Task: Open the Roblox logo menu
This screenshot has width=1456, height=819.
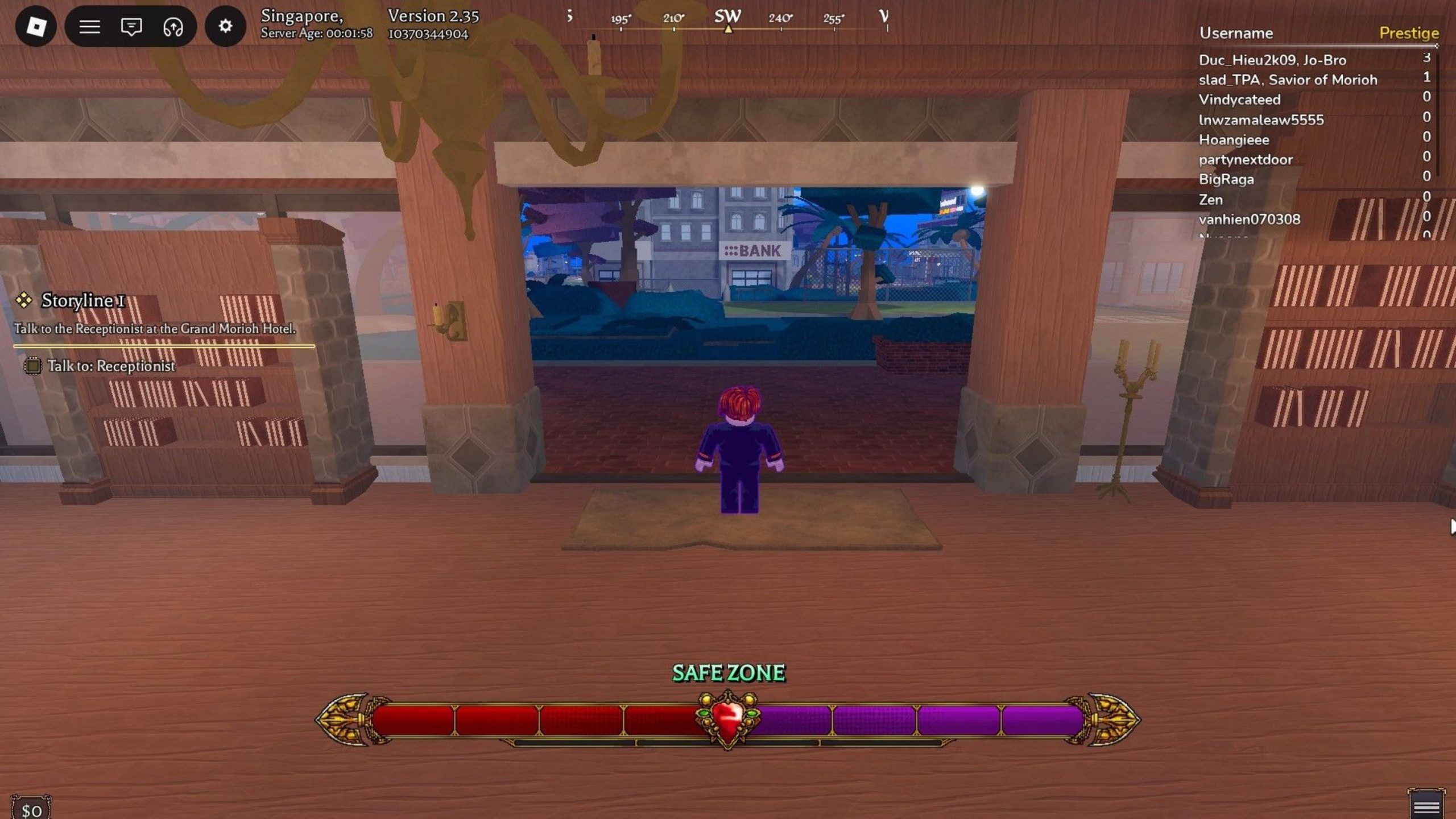Action: coord(36,26)
